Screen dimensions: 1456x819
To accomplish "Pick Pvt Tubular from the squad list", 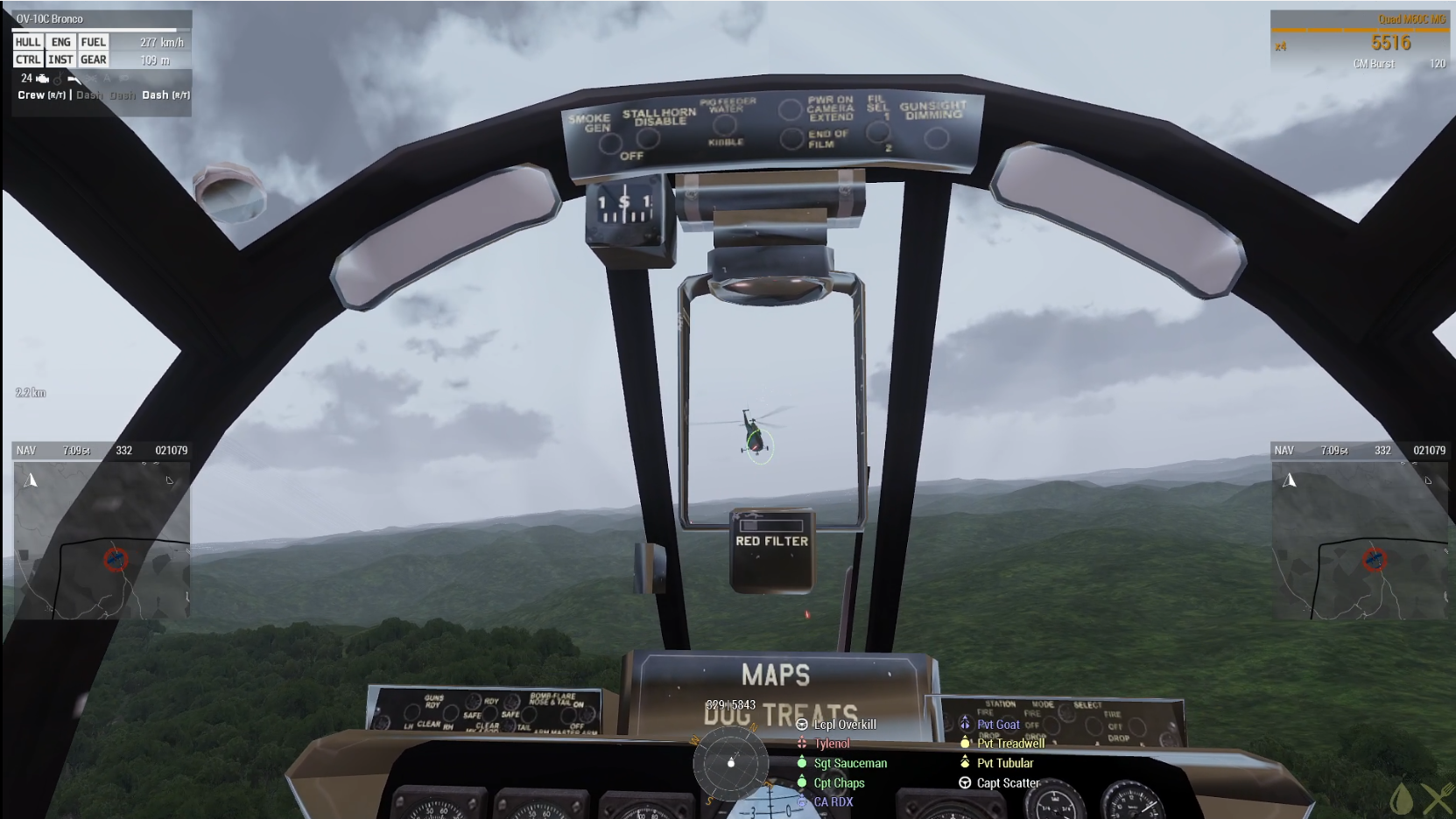I will tap(1005, 763).
